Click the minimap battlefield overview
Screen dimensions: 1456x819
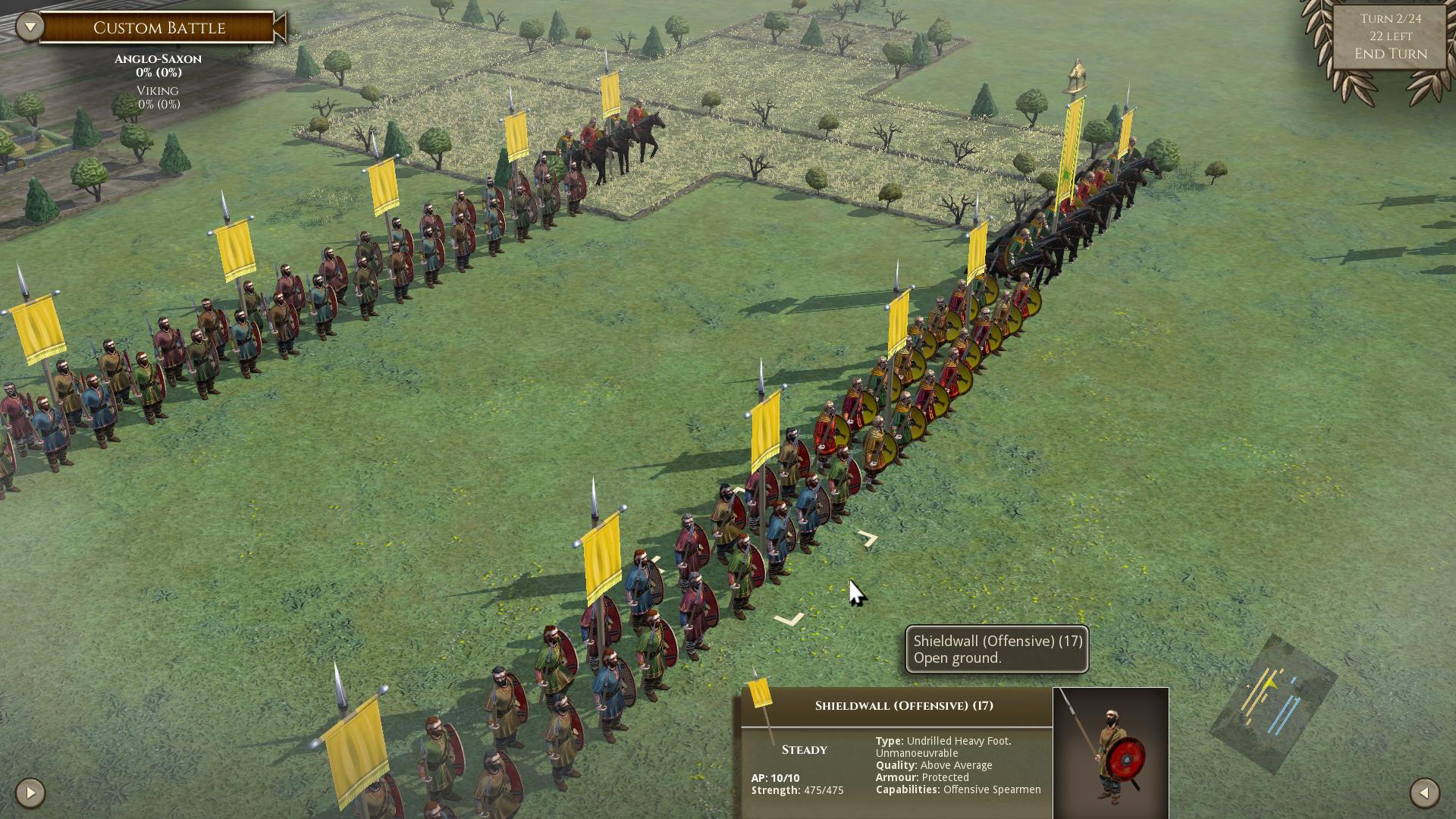(x=1273, y=702)
